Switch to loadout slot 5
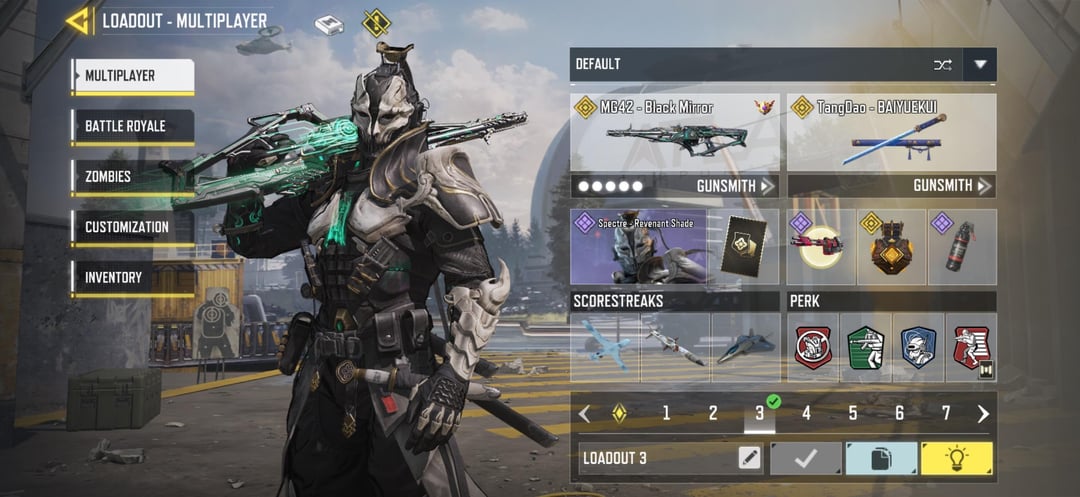 (x=853, y=413)
